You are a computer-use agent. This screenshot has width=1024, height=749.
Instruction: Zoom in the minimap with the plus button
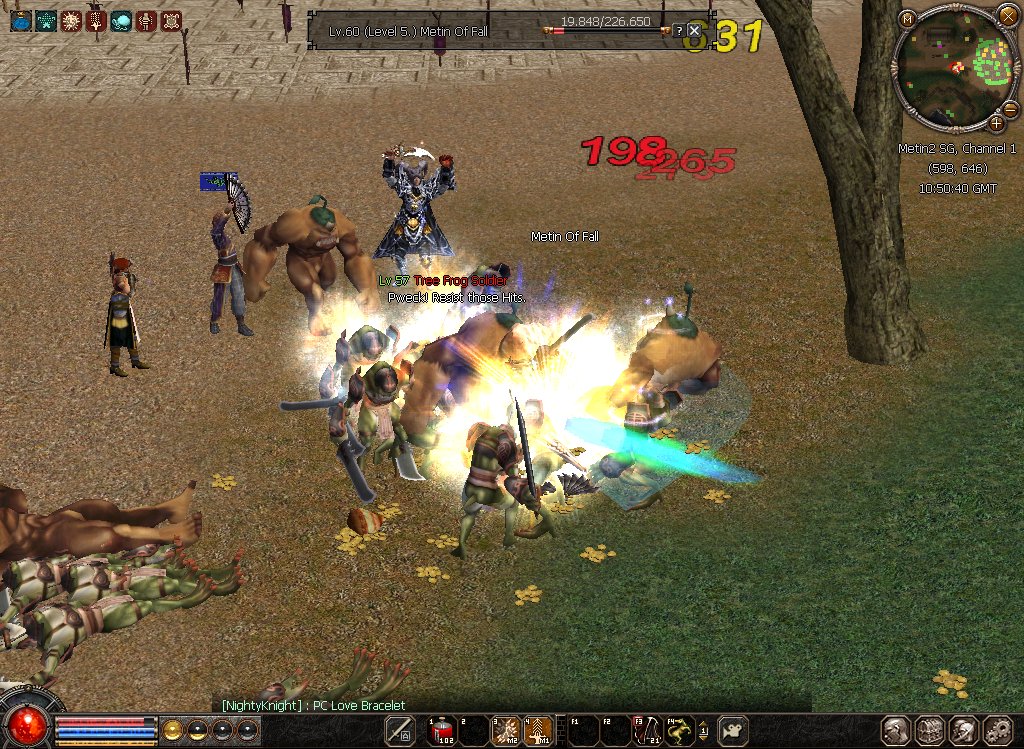coord(996,124)
